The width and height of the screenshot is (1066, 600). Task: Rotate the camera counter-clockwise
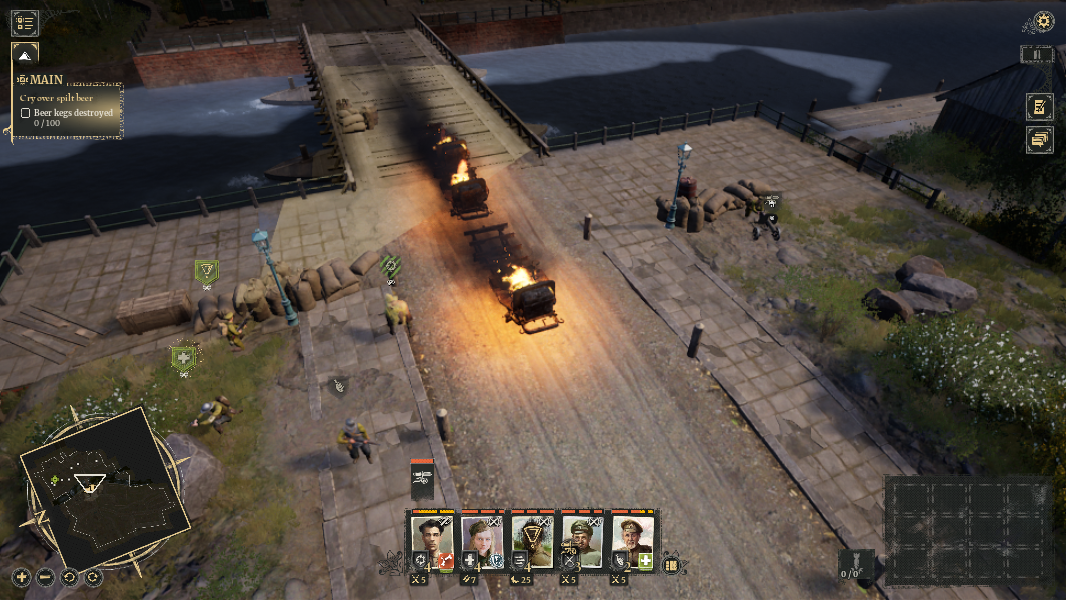70,577
